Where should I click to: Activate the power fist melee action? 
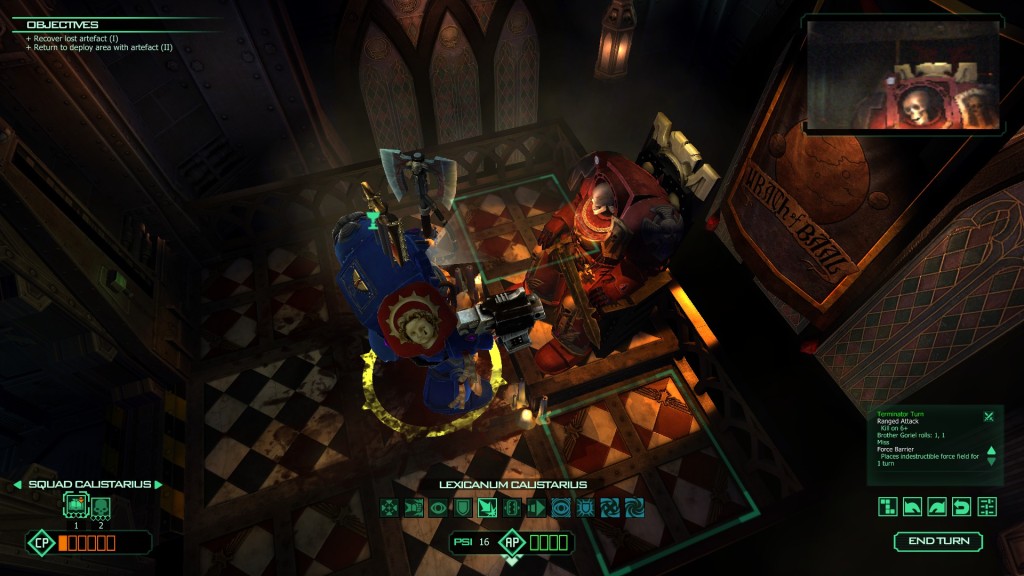pyautogui.click(x=414, y=507)
